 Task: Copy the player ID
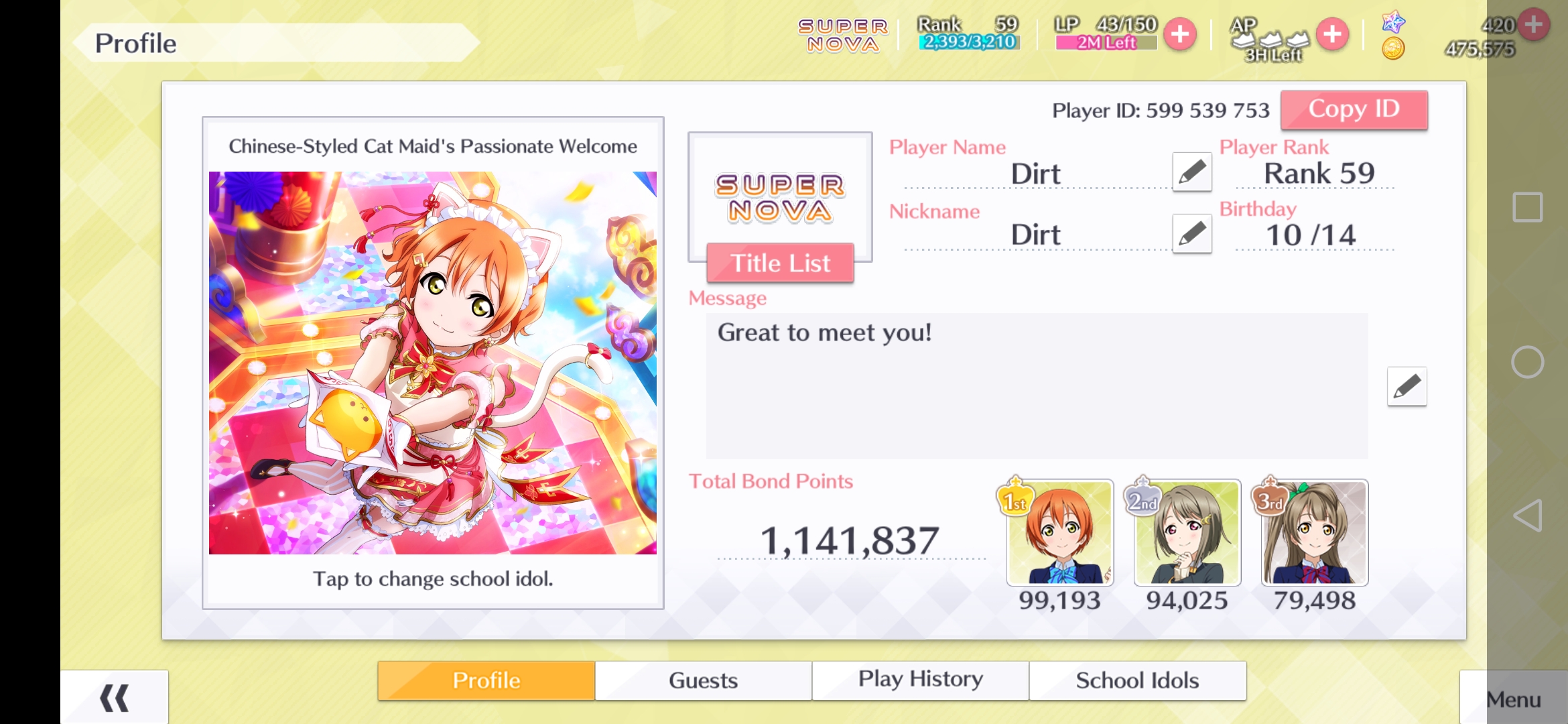click(x=1354, y=109)
